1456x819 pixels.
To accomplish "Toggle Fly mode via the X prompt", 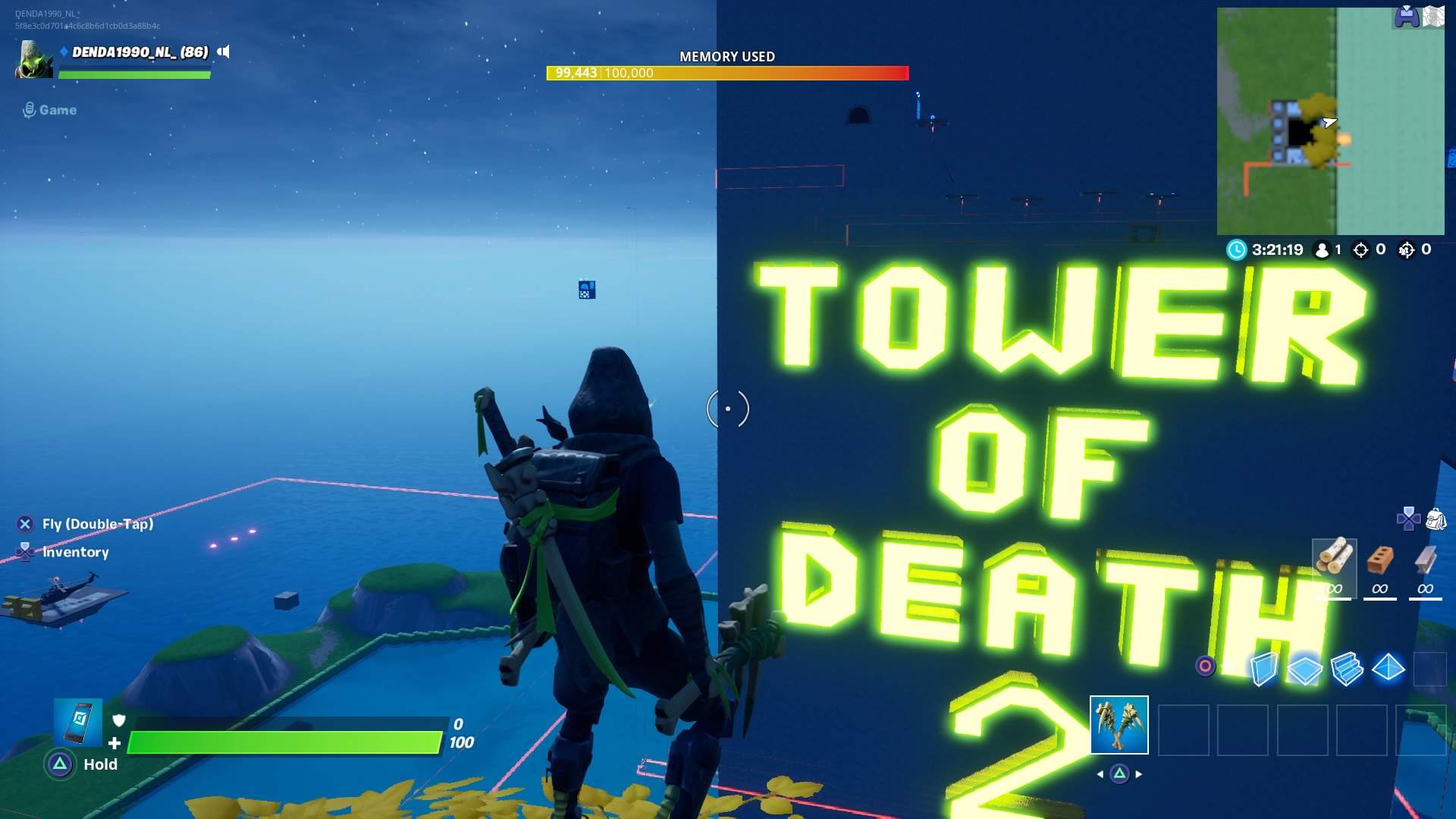I will click(x=25, y=522).
